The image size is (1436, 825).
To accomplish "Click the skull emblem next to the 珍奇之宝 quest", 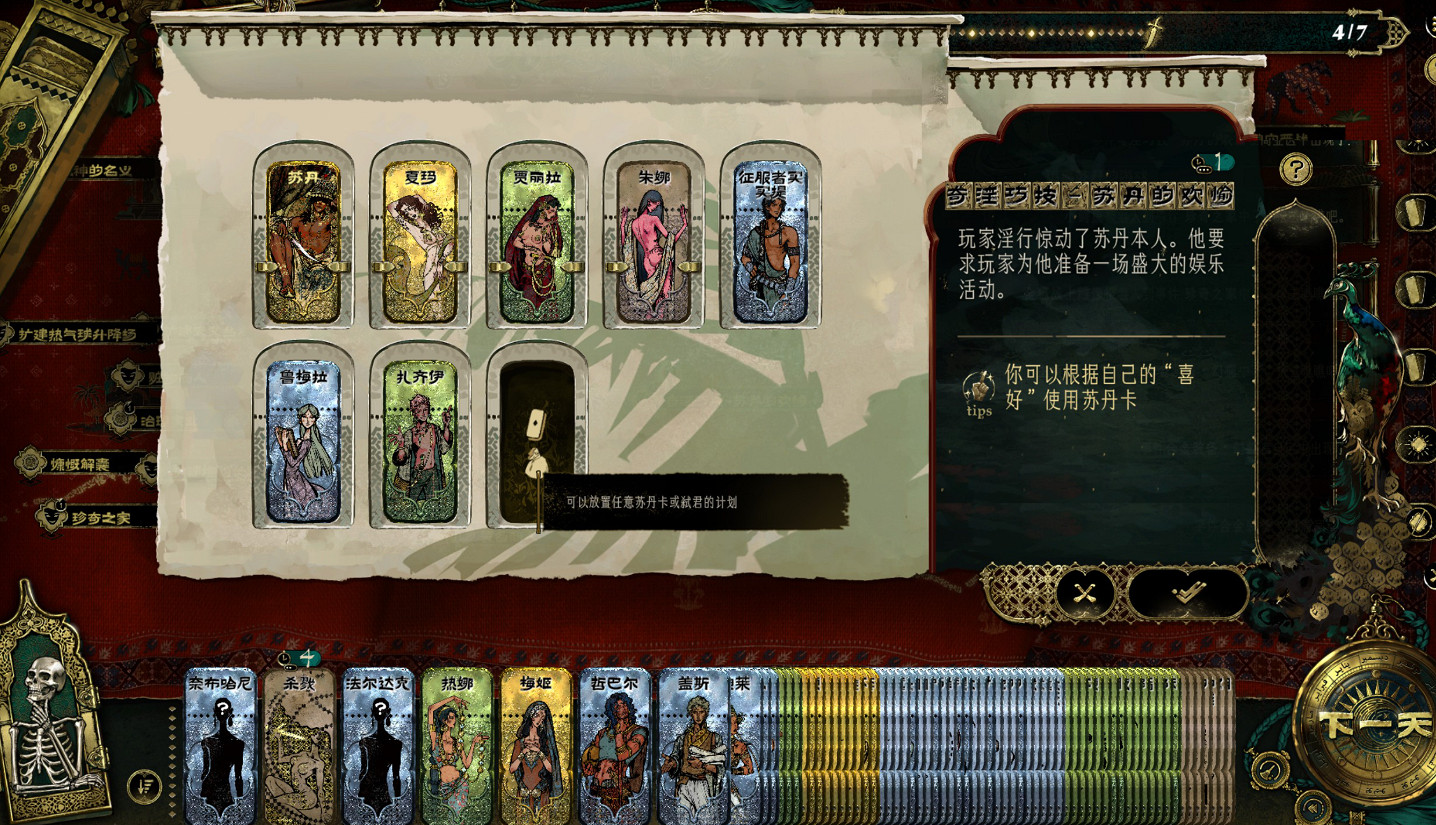I will [x=52, y=516].
